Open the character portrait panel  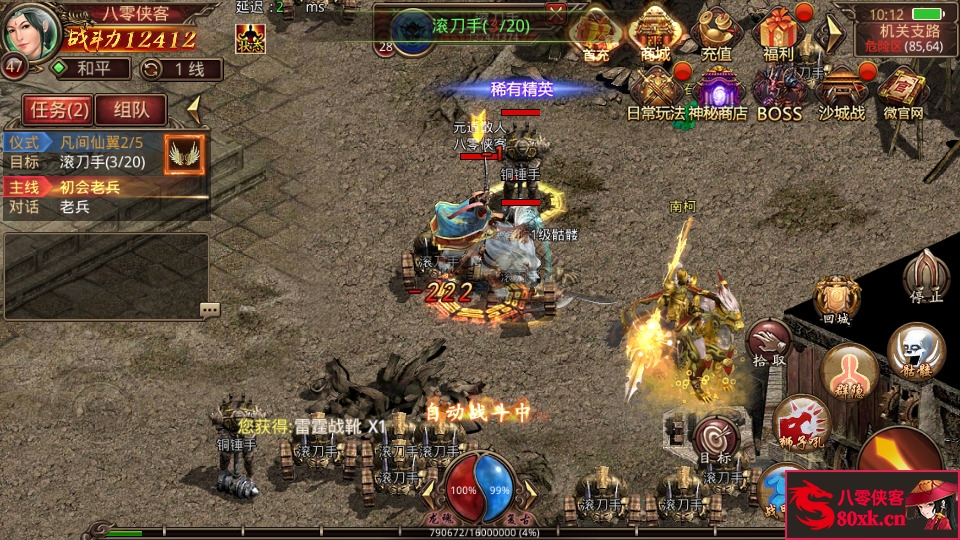31,32
